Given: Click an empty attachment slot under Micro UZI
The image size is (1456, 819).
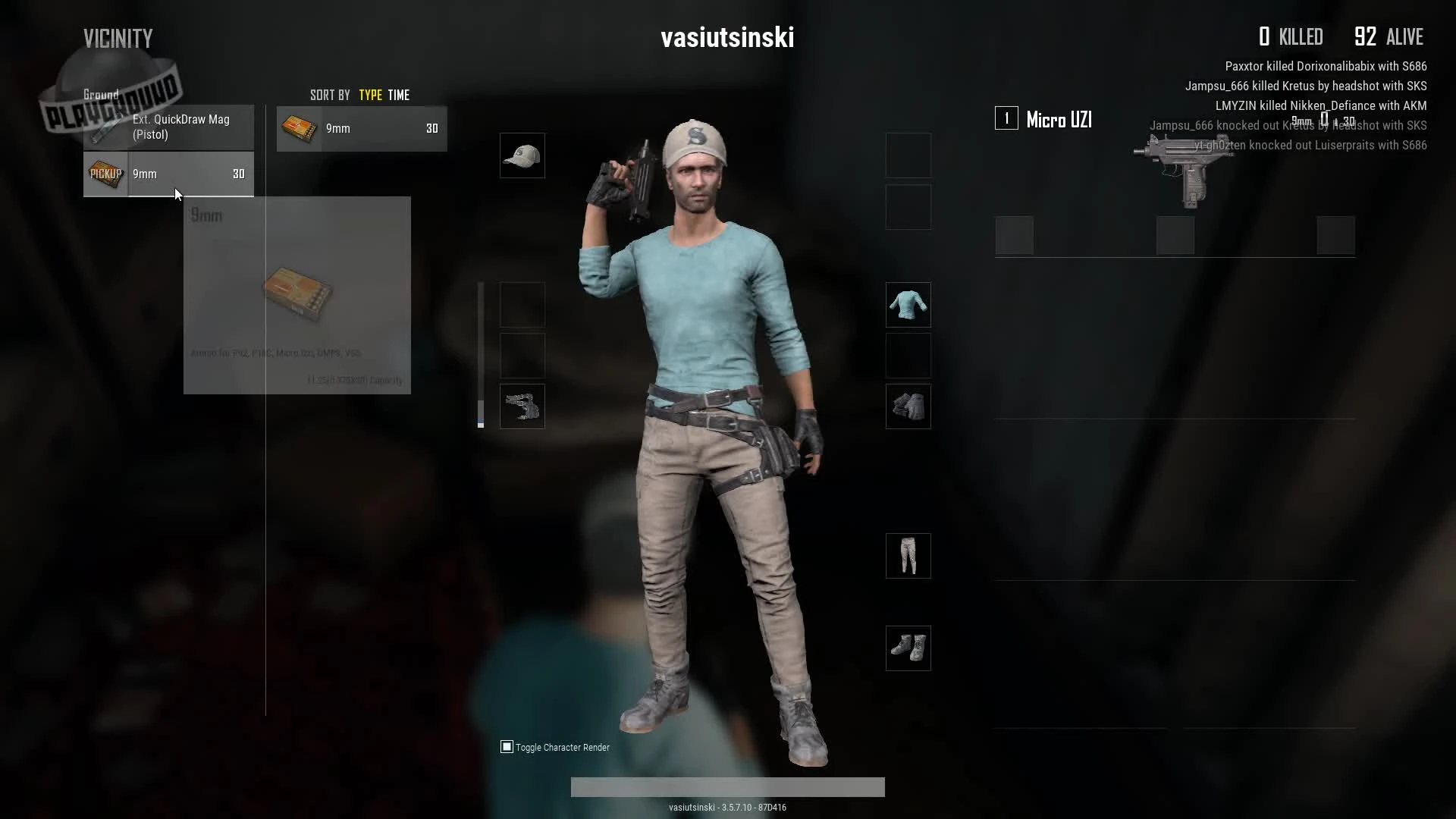Looking at the screenshot, I should pos(1015,236).
